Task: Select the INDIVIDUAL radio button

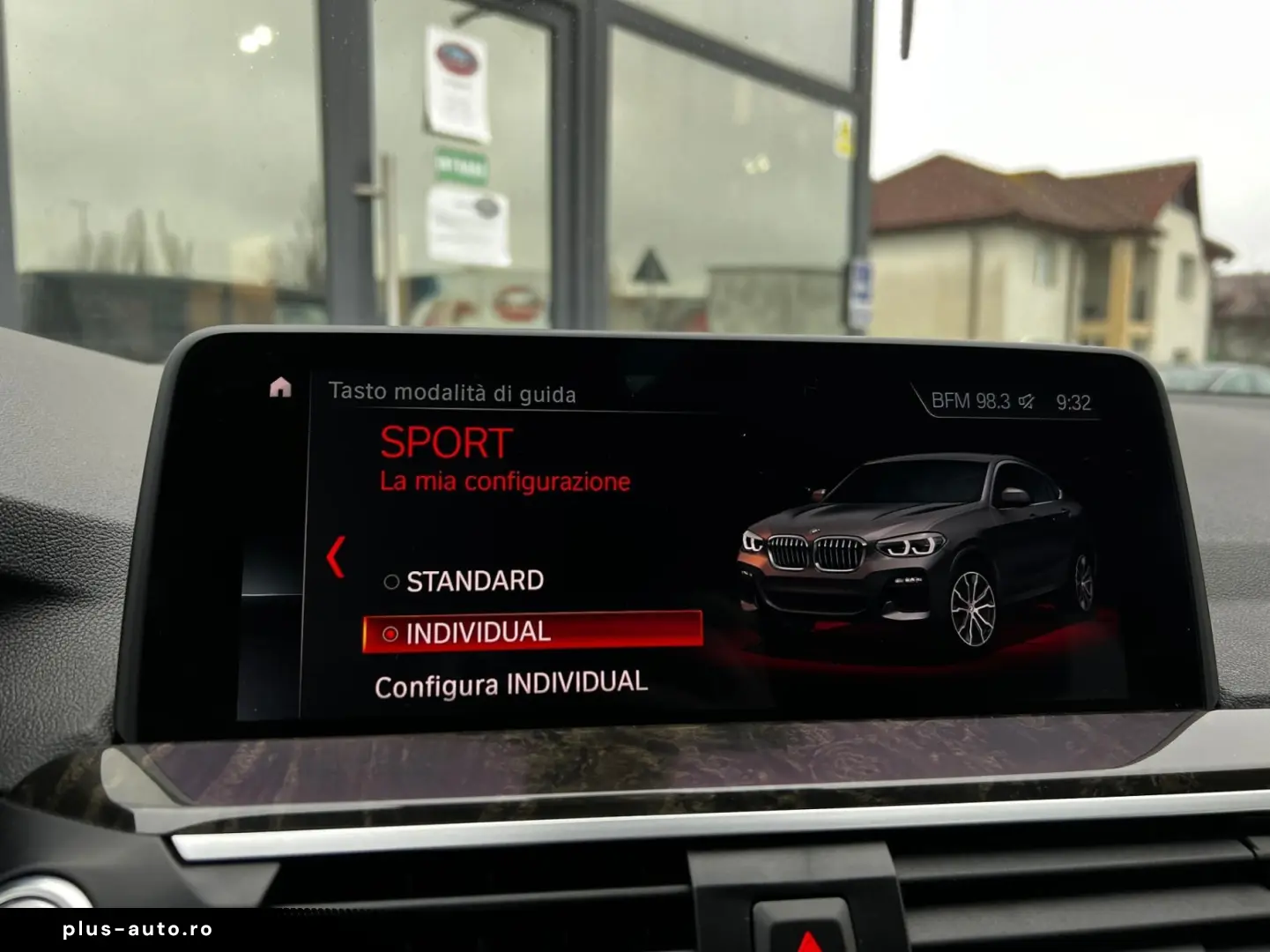Action: pyautogui.click(x=390, y=632)
